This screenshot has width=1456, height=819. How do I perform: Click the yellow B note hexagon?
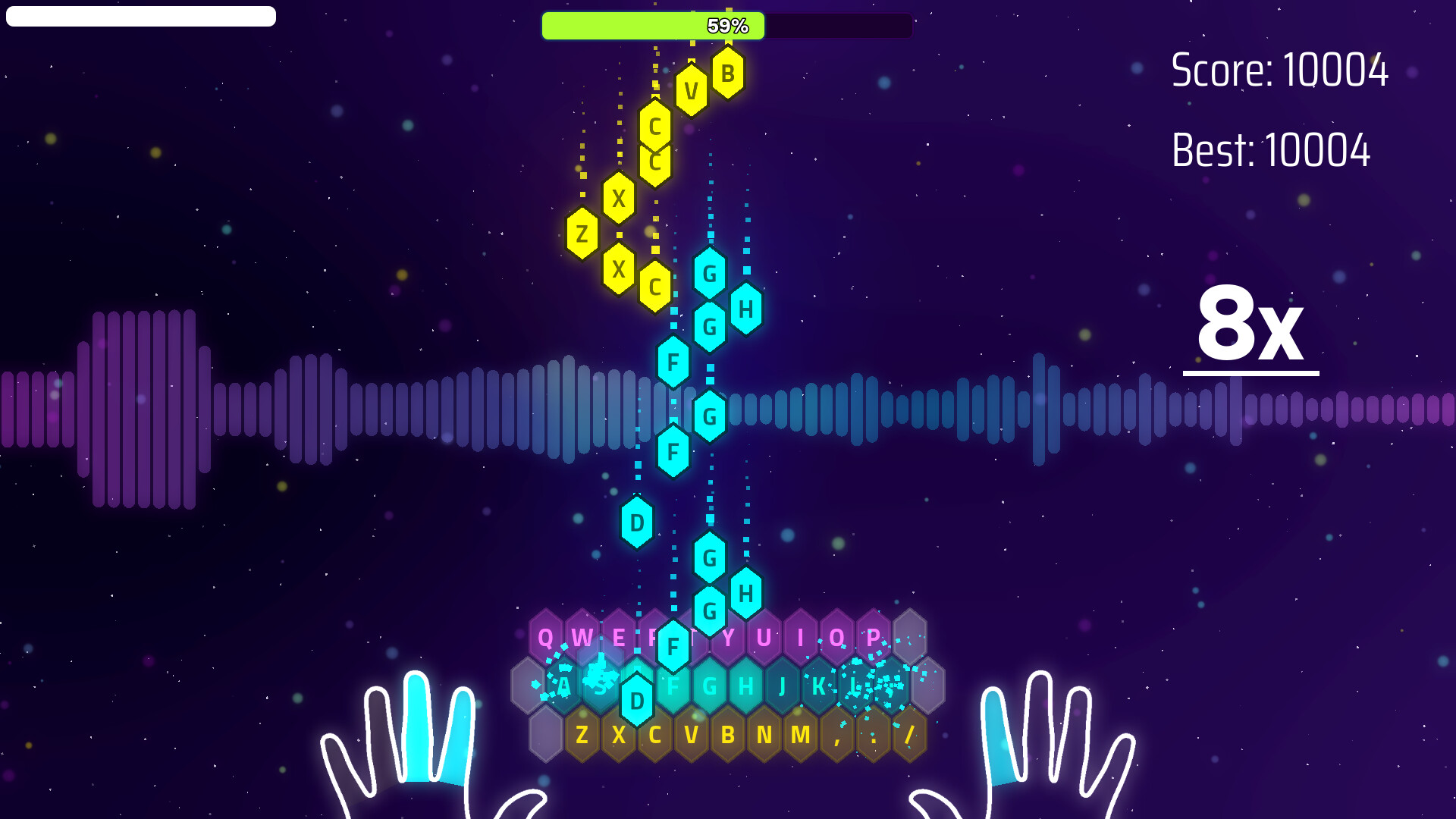(726, 74)
